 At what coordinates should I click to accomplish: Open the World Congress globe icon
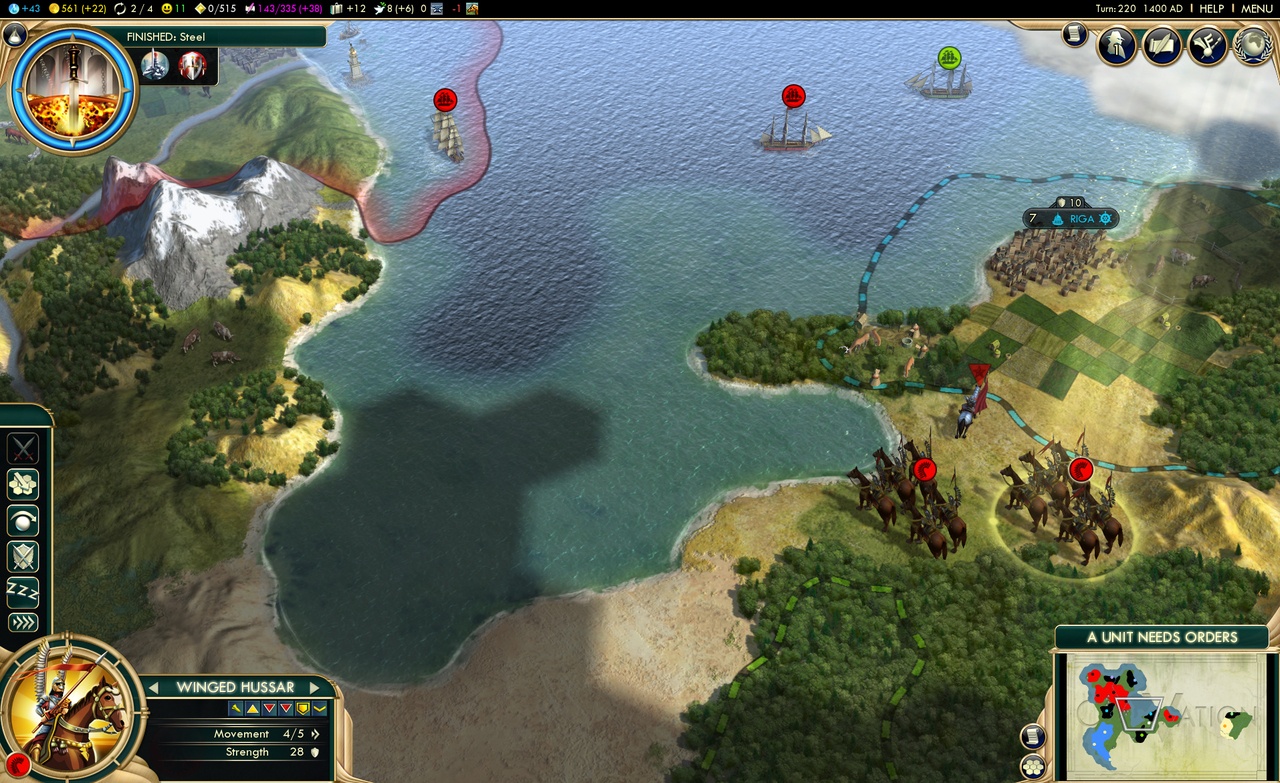(x=1252, y=45)
